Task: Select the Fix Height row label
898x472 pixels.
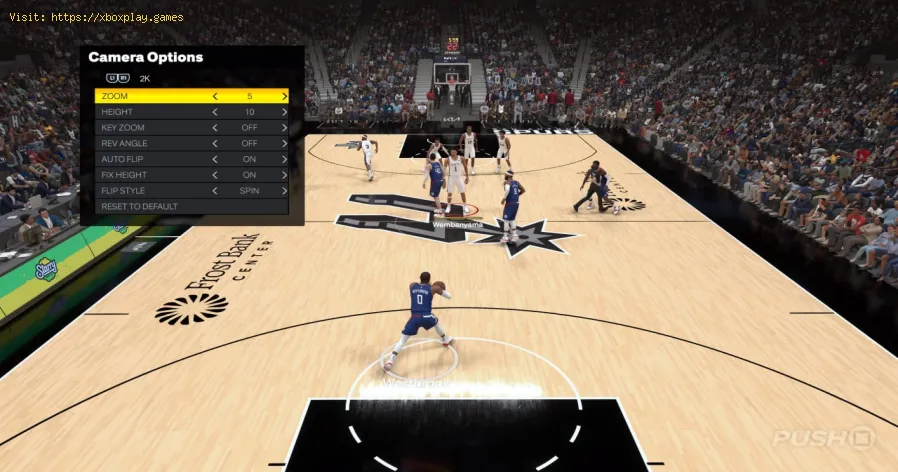Action: pos(124,175)
